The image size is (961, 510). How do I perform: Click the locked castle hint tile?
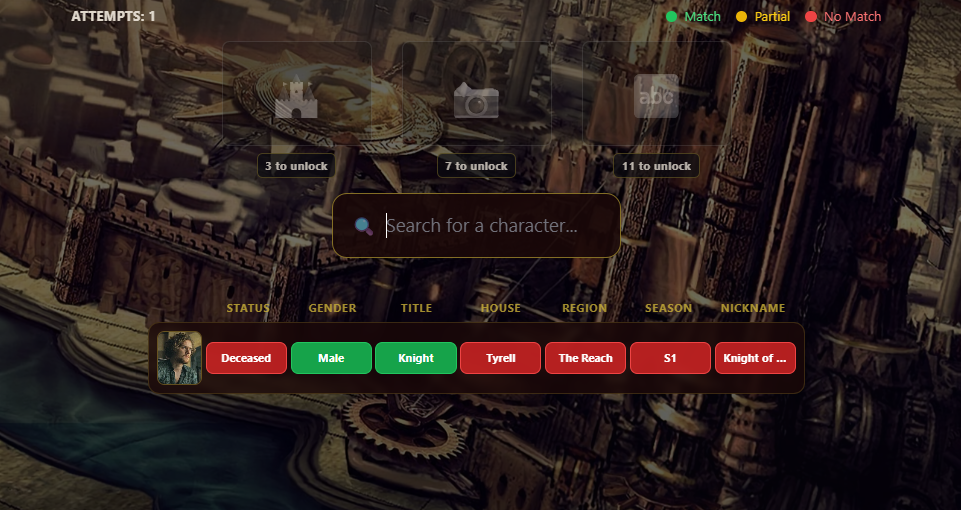click(x=296, y=97)
